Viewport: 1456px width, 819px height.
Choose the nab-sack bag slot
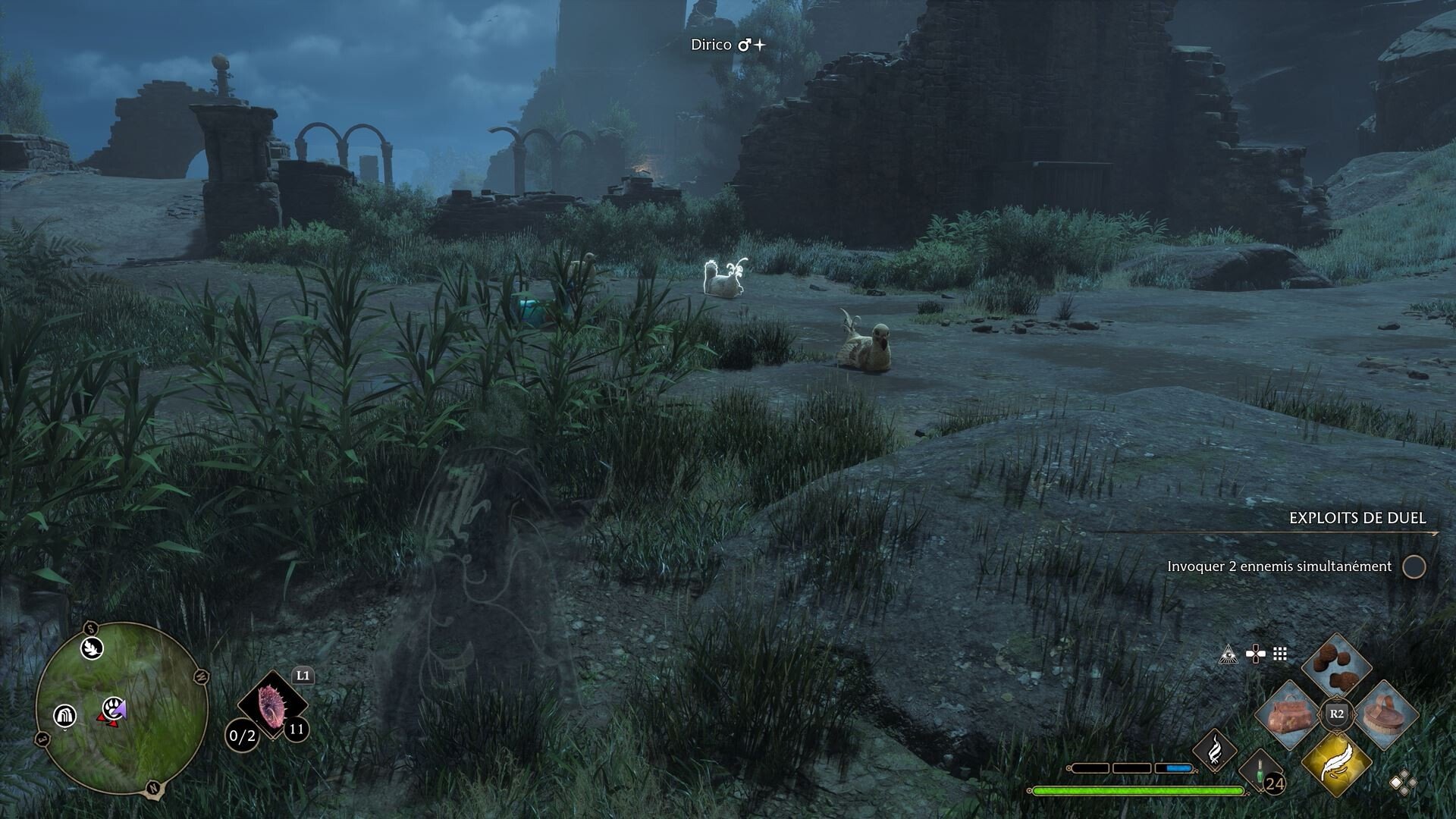[x=1288, y=714]
